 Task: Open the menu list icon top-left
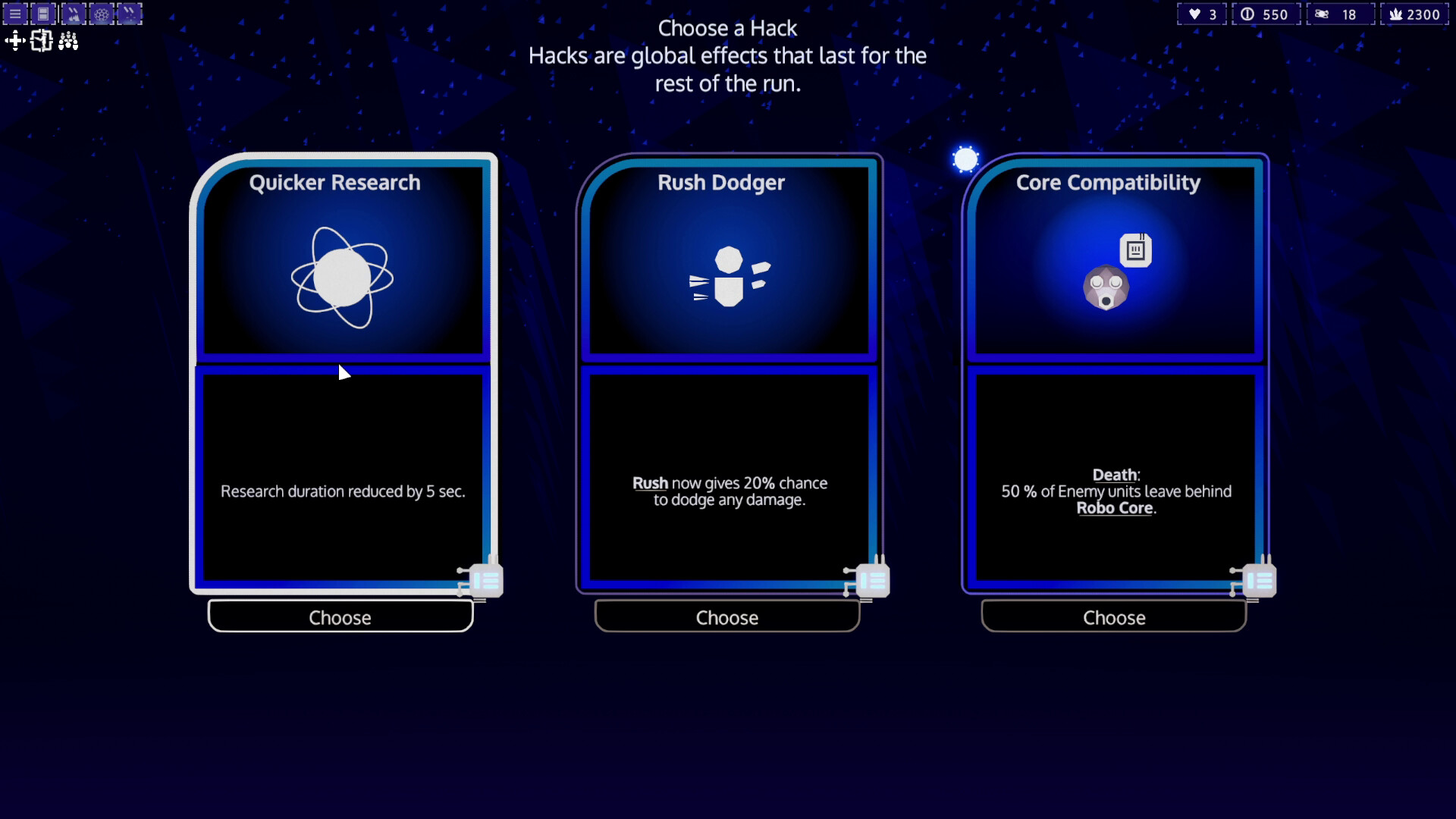(14, 14)
